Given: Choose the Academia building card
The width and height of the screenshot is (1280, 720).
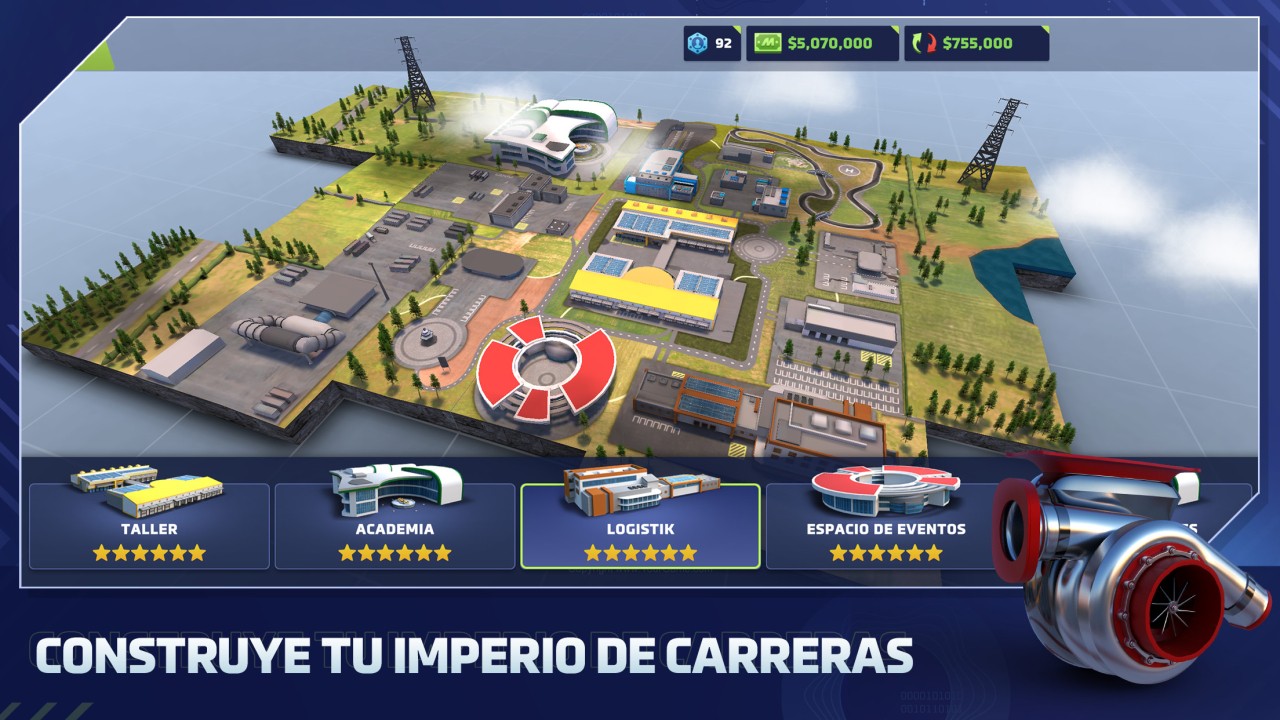Looking at the screenshot, I should (395, 527).
